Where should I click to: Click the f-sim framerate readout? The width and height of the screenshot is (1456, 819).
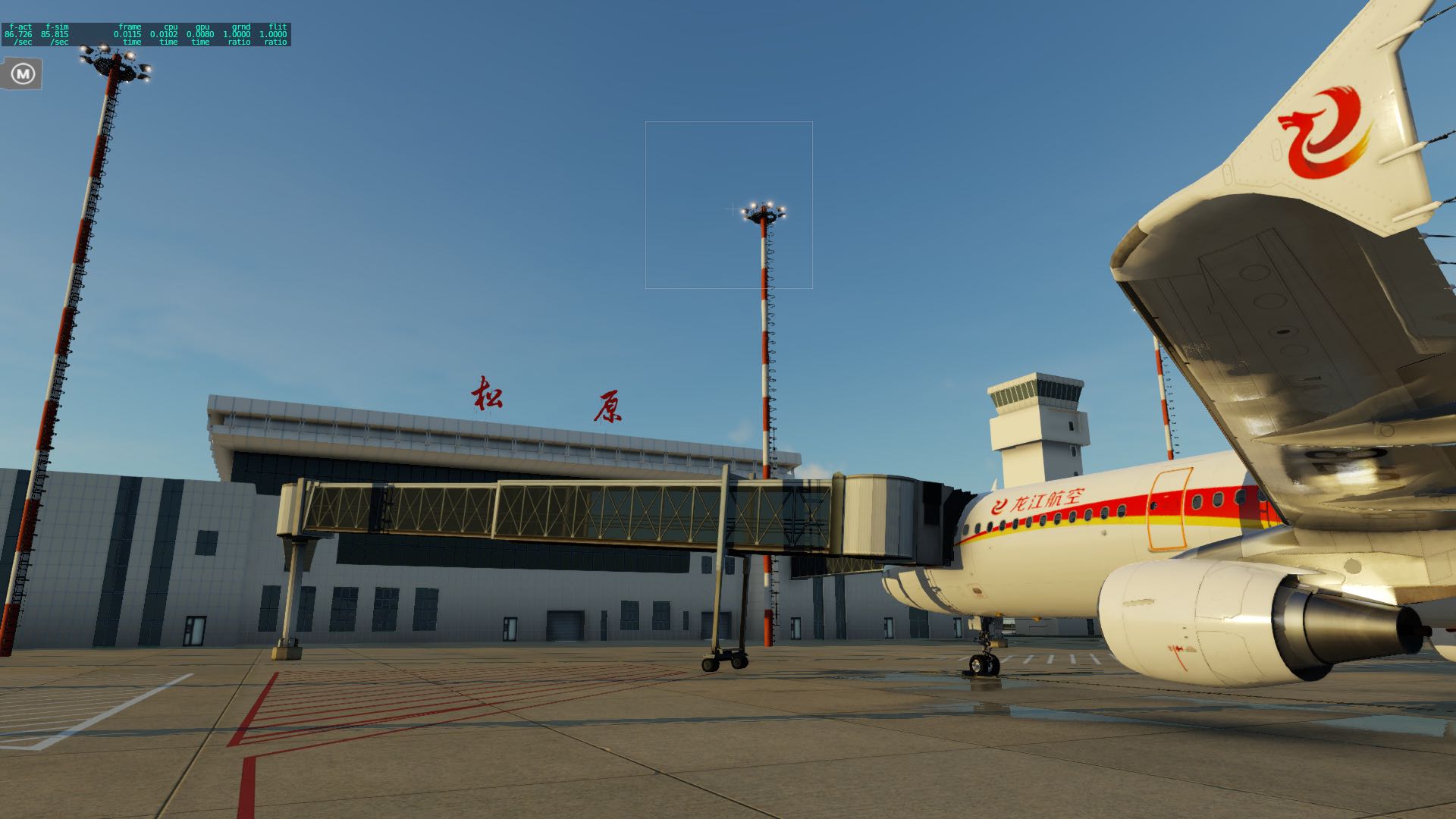(55, 33)
